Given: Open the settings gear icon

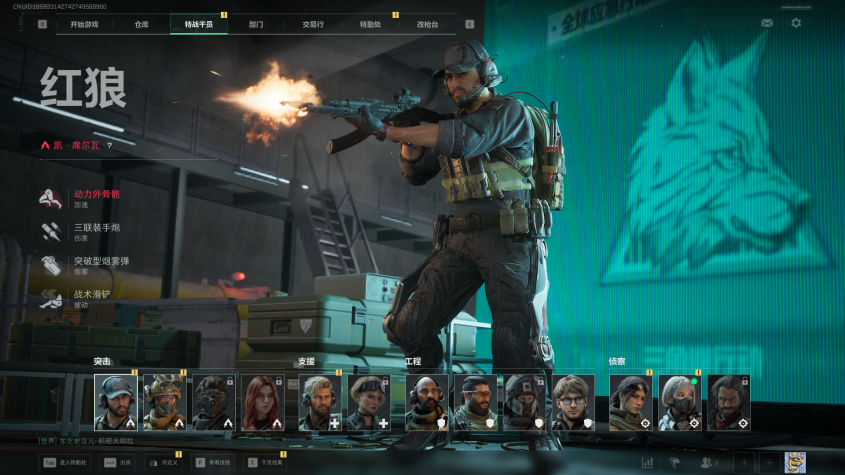Looking at the screenshot, I should click(x=796, y=23).
